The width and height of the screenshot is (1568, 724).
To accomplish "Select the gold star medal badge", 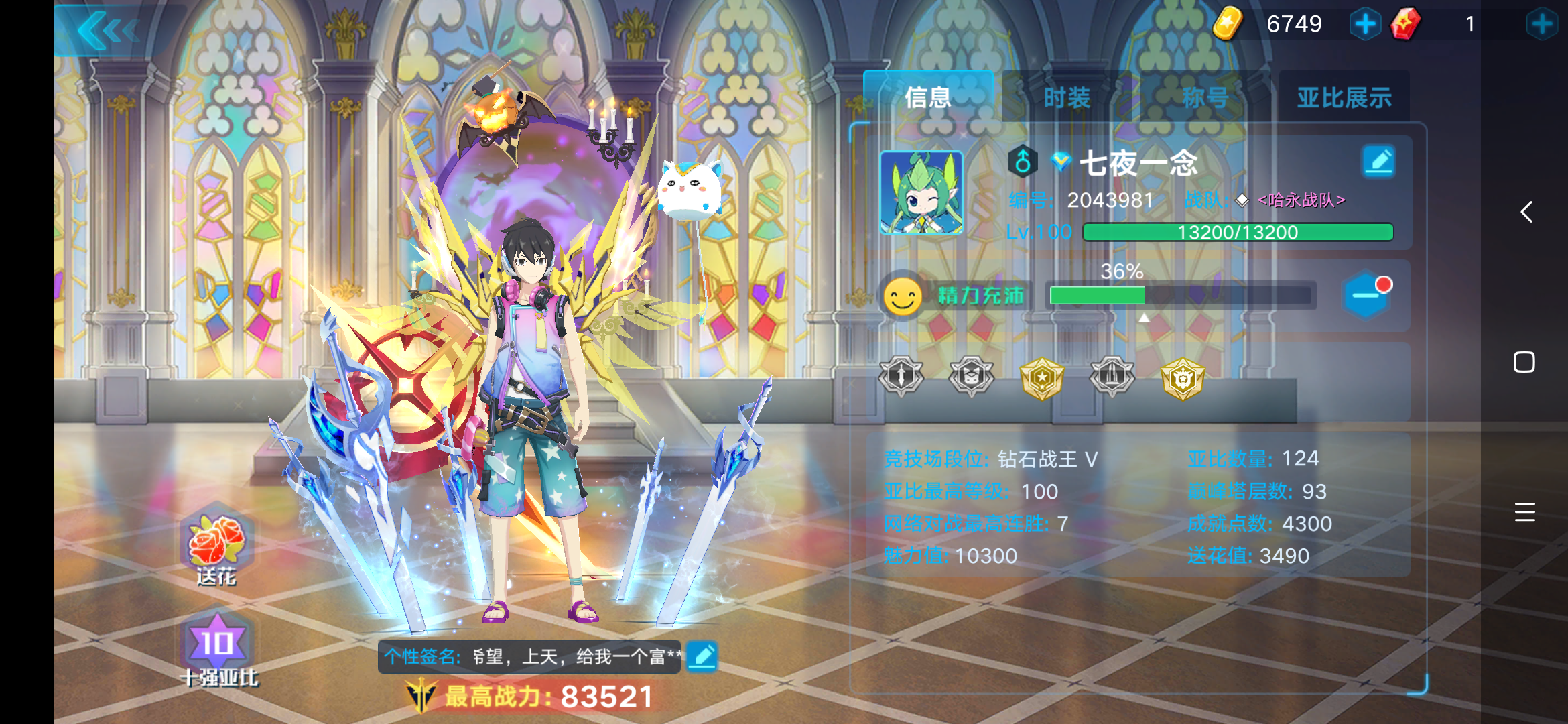I will [1043, 376].
